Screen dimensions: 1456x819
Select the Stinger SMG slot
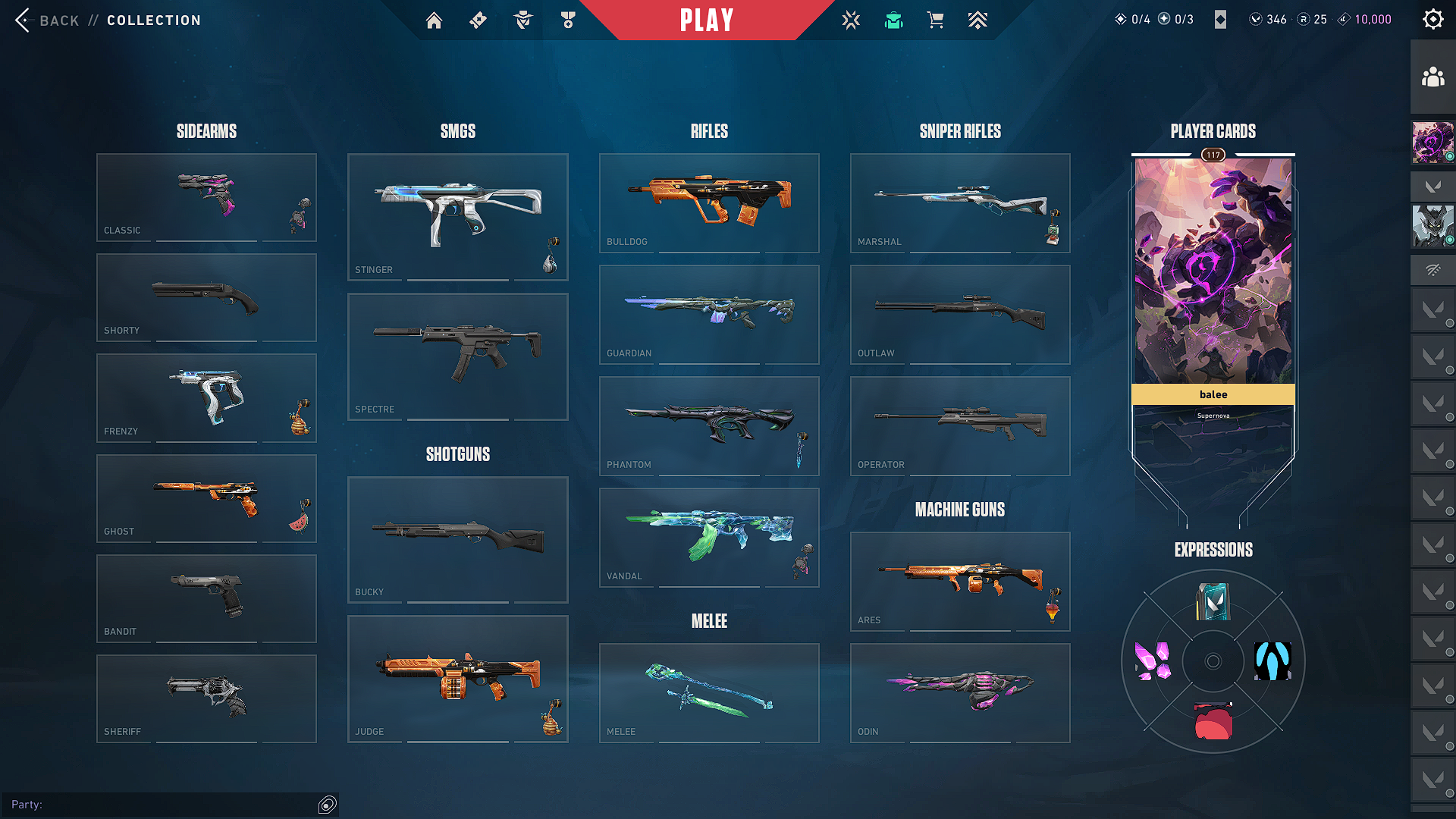[x=457, y=217]
